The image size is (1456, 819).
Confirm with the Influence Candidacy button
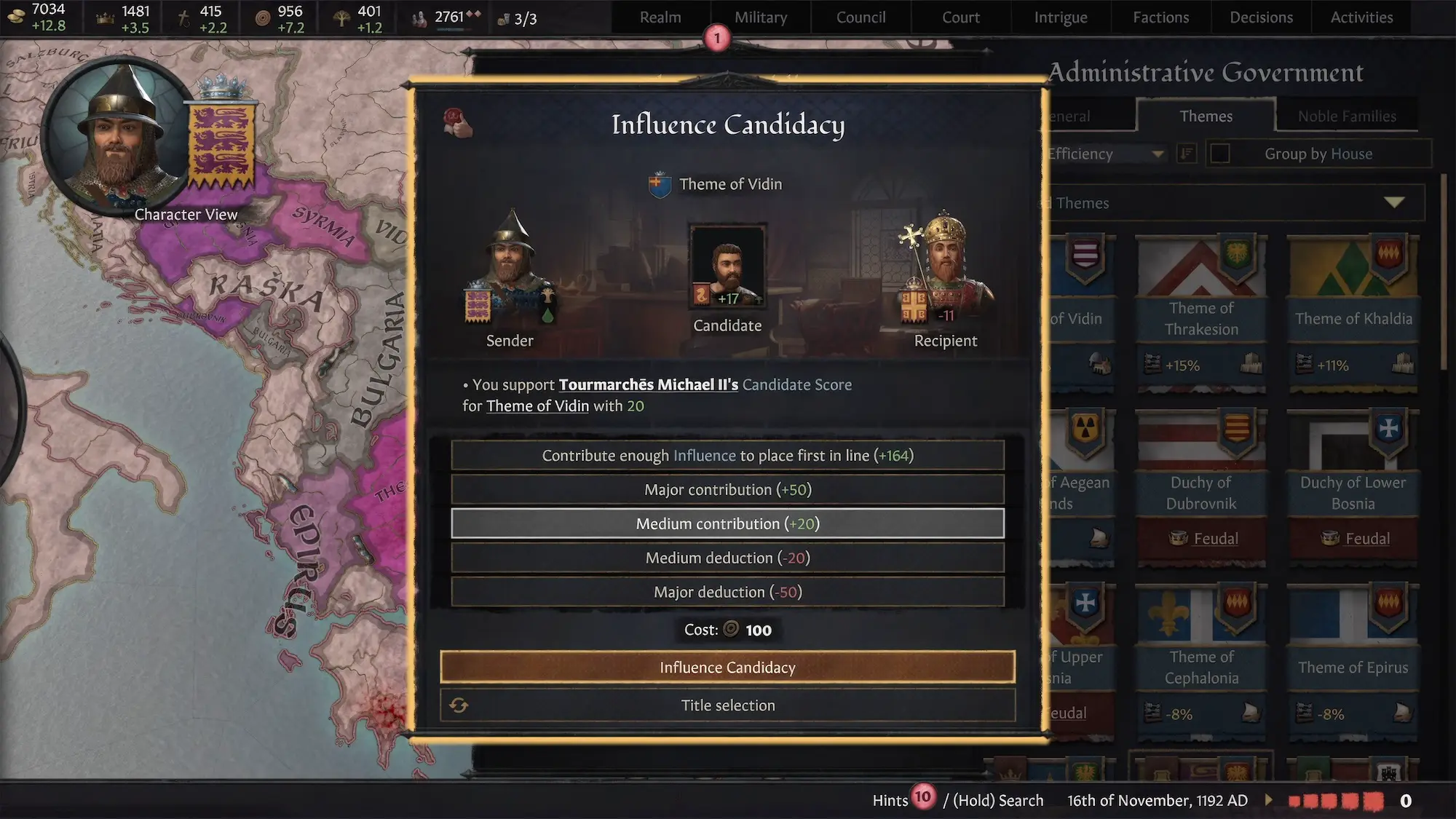point(727,667)
